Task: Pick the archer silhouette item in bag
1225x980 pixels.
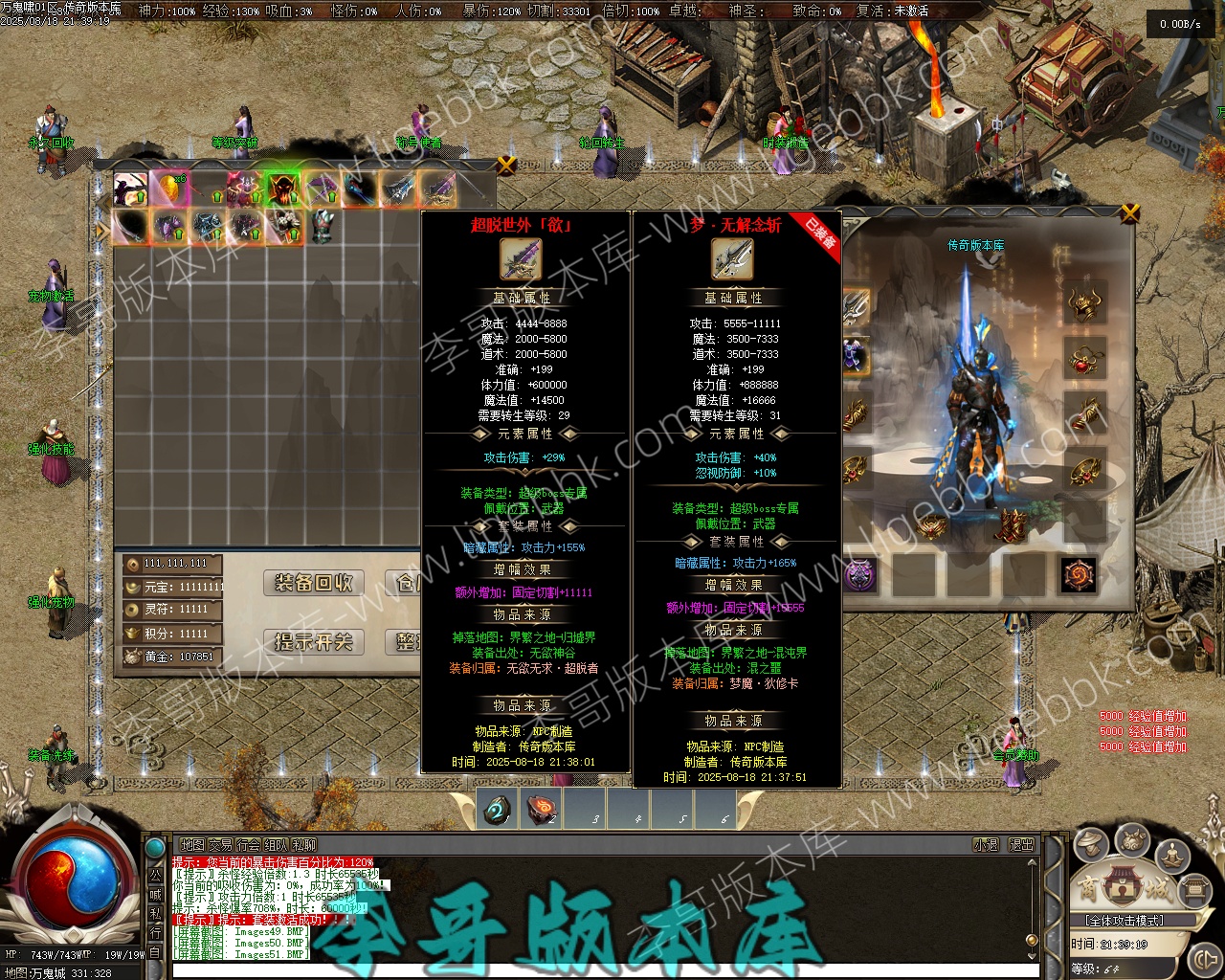Action: point(131,189)
